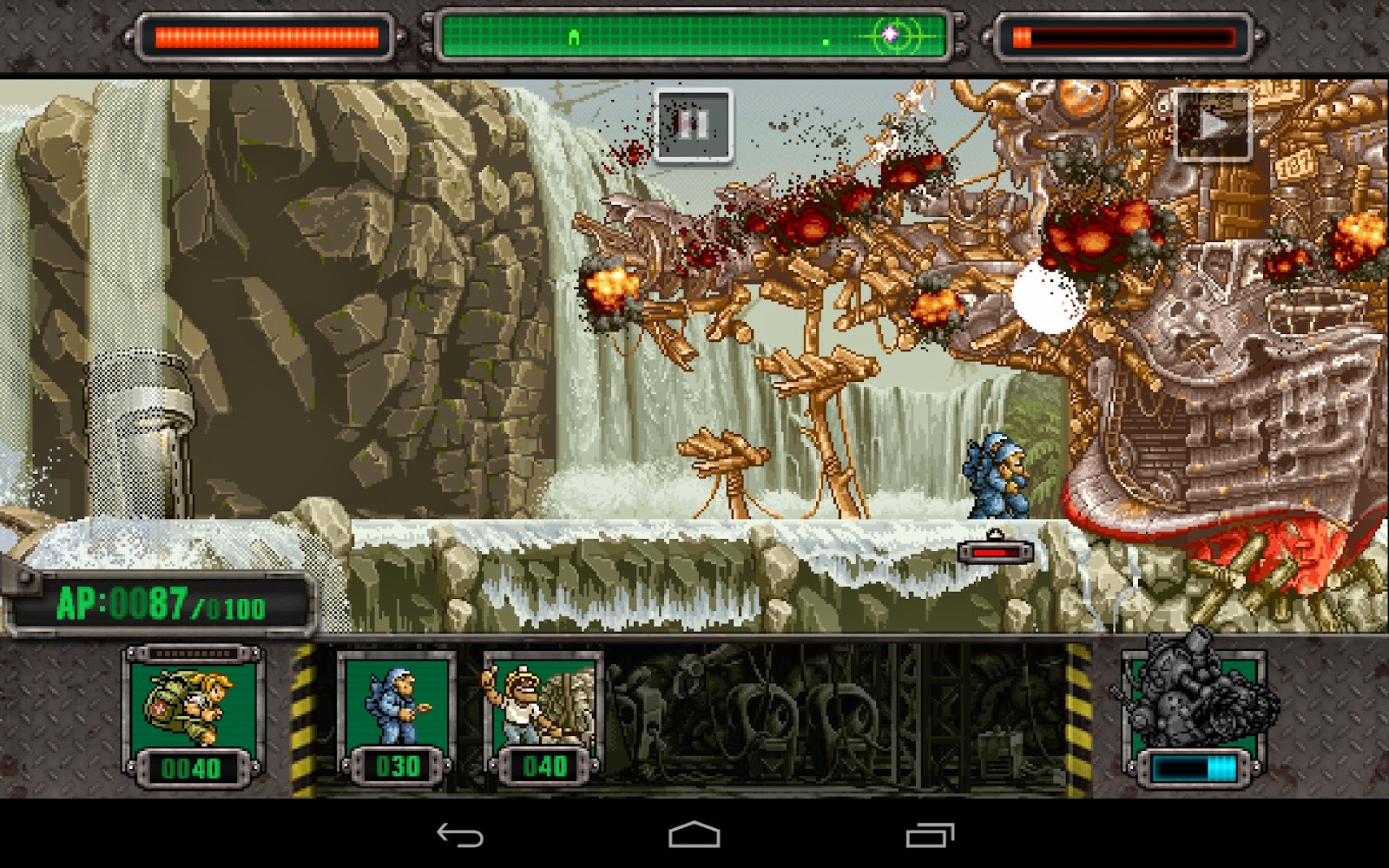1389x868 pixels.
Task: Click the enemy boss health bar
Action: (x=1124, y=36)
